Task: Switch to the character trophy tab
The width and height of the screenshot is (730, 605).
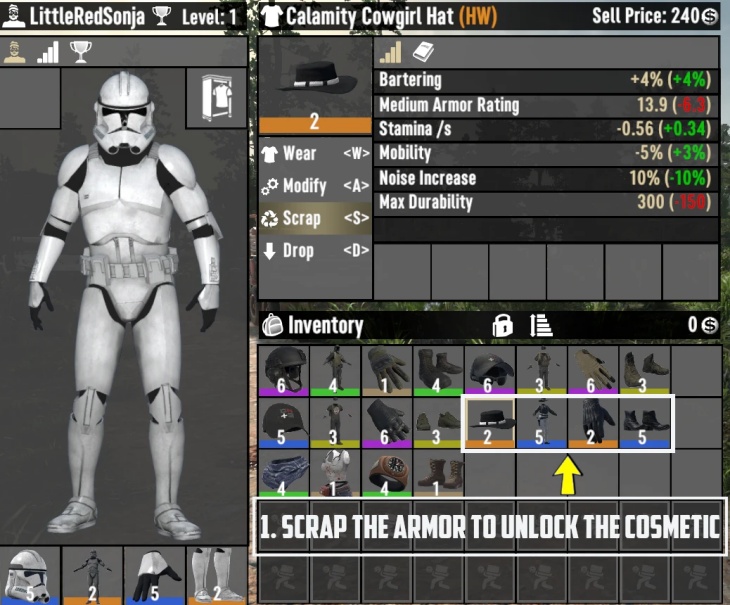Action: point(80,53)
